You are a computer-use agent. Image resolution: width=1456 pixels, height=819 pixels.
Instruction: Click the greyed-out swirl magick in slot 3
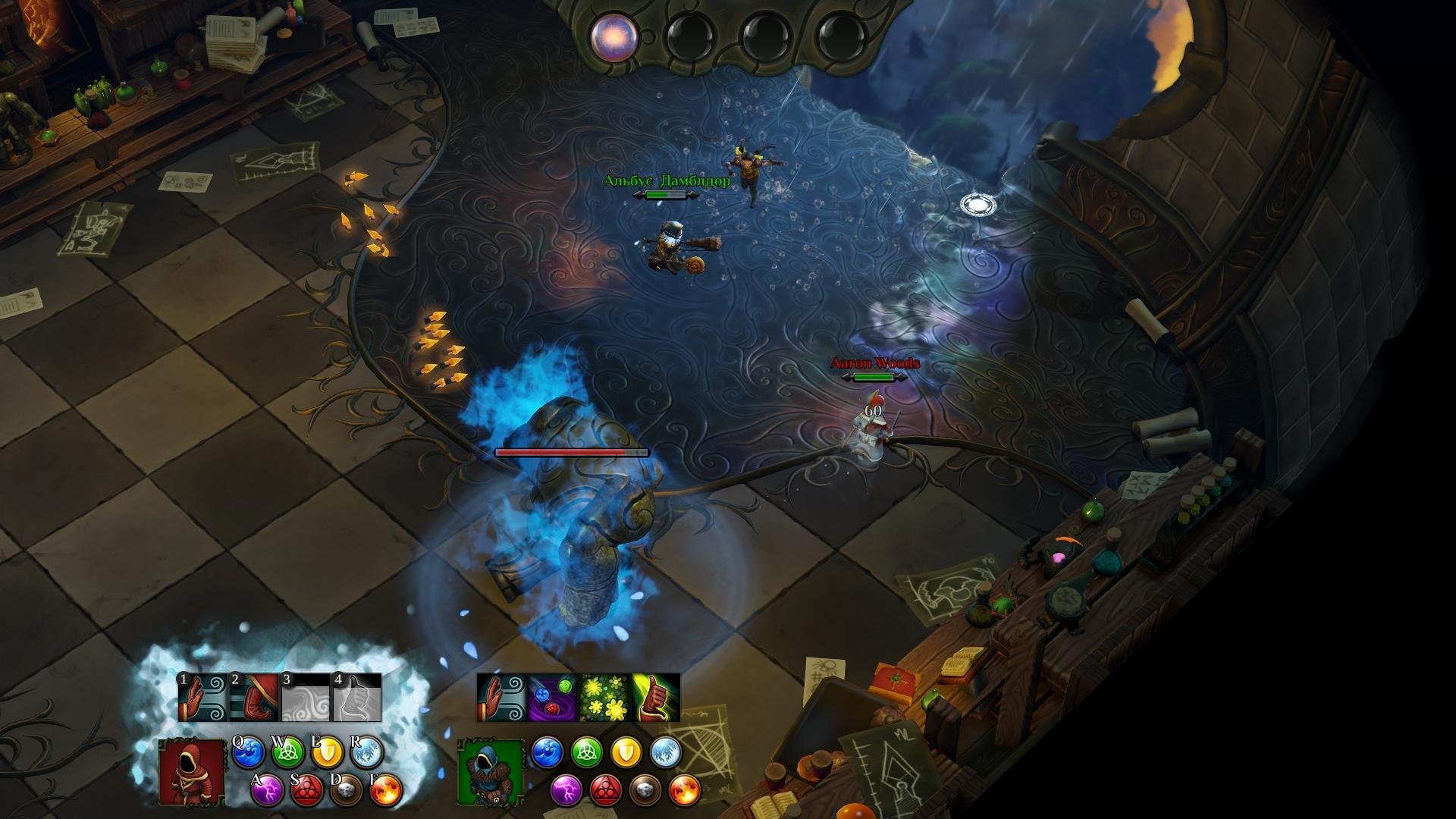pyautogui.click(x=306, y=698)
